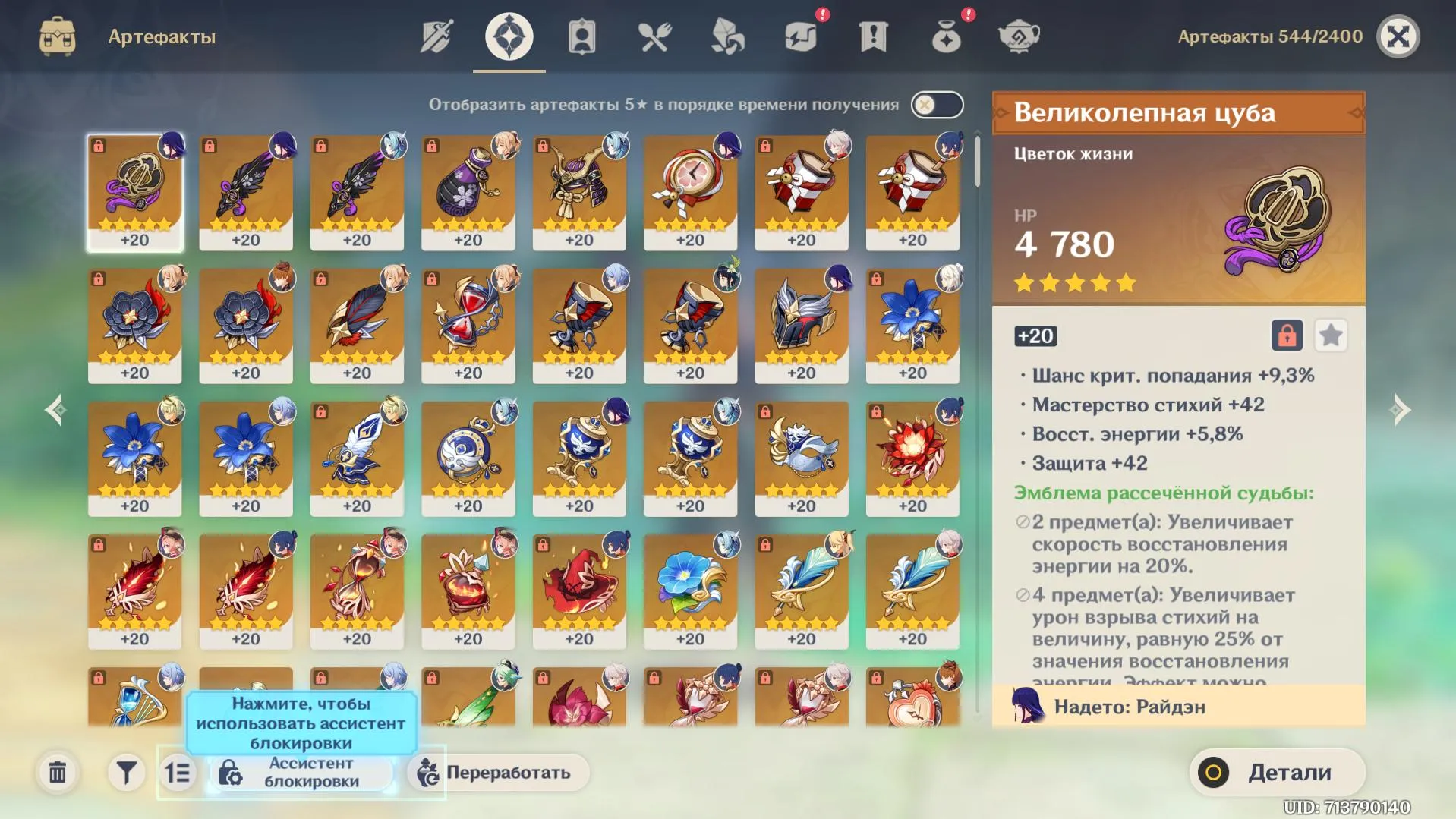Screen dimensions: 1456x819
Task: Open the Furnishings teapot inventory icon
Action: click(1018, 35)
